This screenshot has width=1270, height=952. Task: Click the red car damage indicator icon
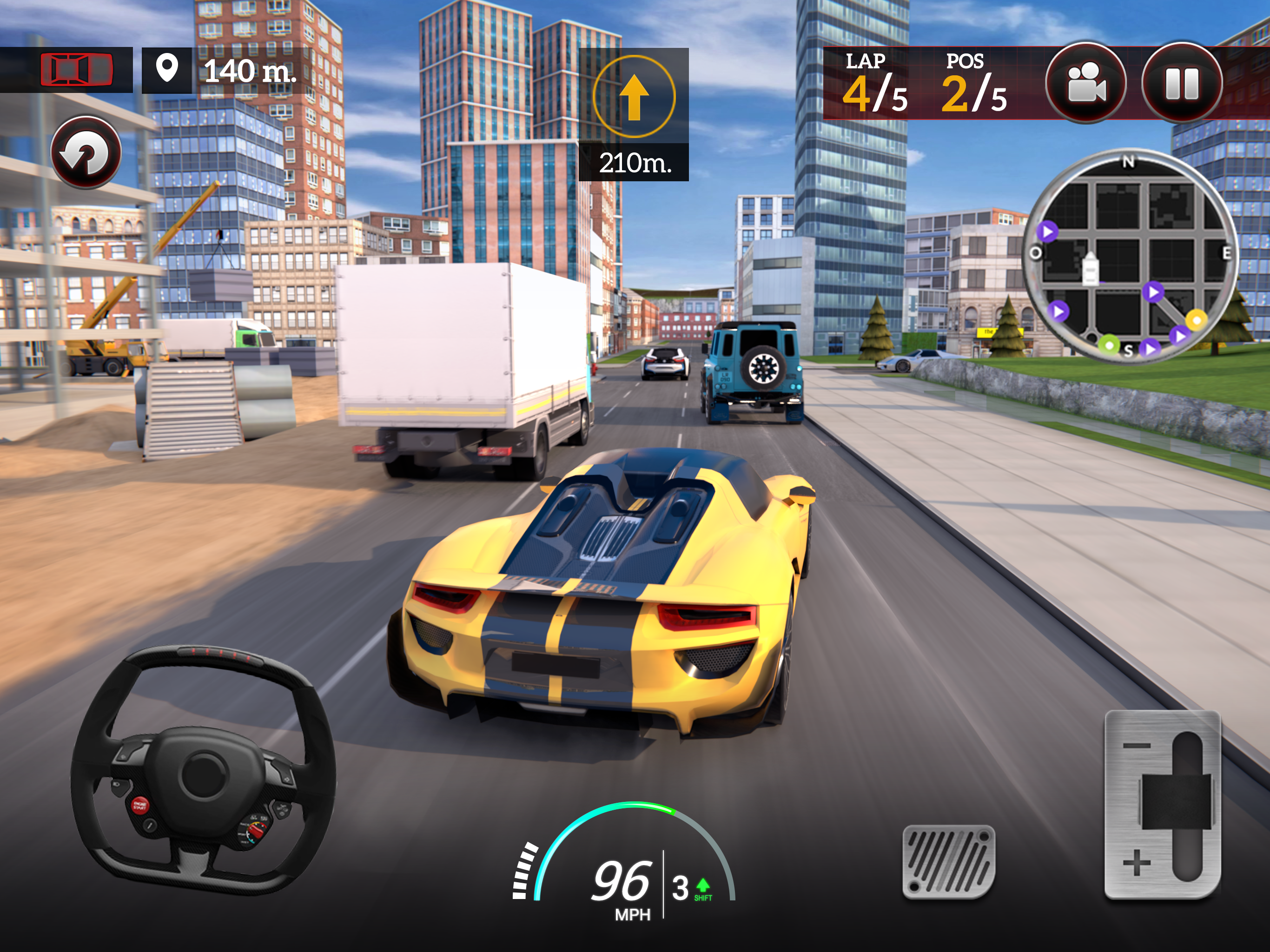coord(76,70)
